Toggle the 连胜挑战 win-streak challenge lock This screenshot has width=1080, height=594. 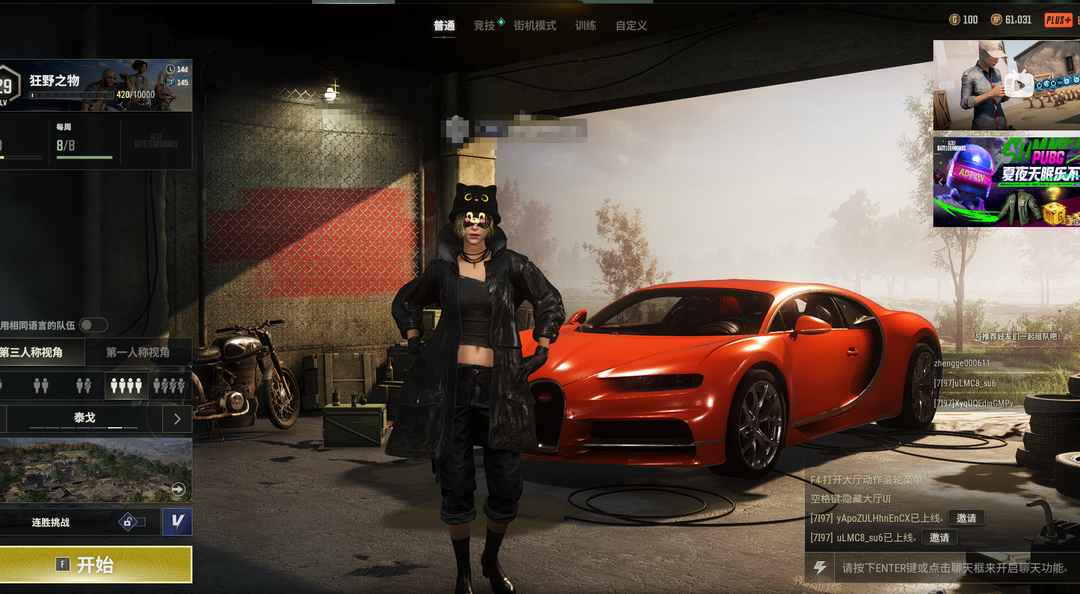point(132,522)
